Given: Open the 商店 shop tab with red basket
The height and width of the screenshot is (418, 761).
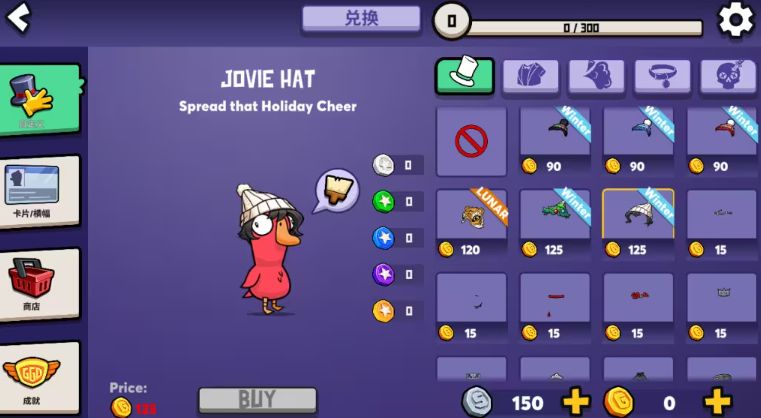Looking at the screenshot, I should (40, 284).
